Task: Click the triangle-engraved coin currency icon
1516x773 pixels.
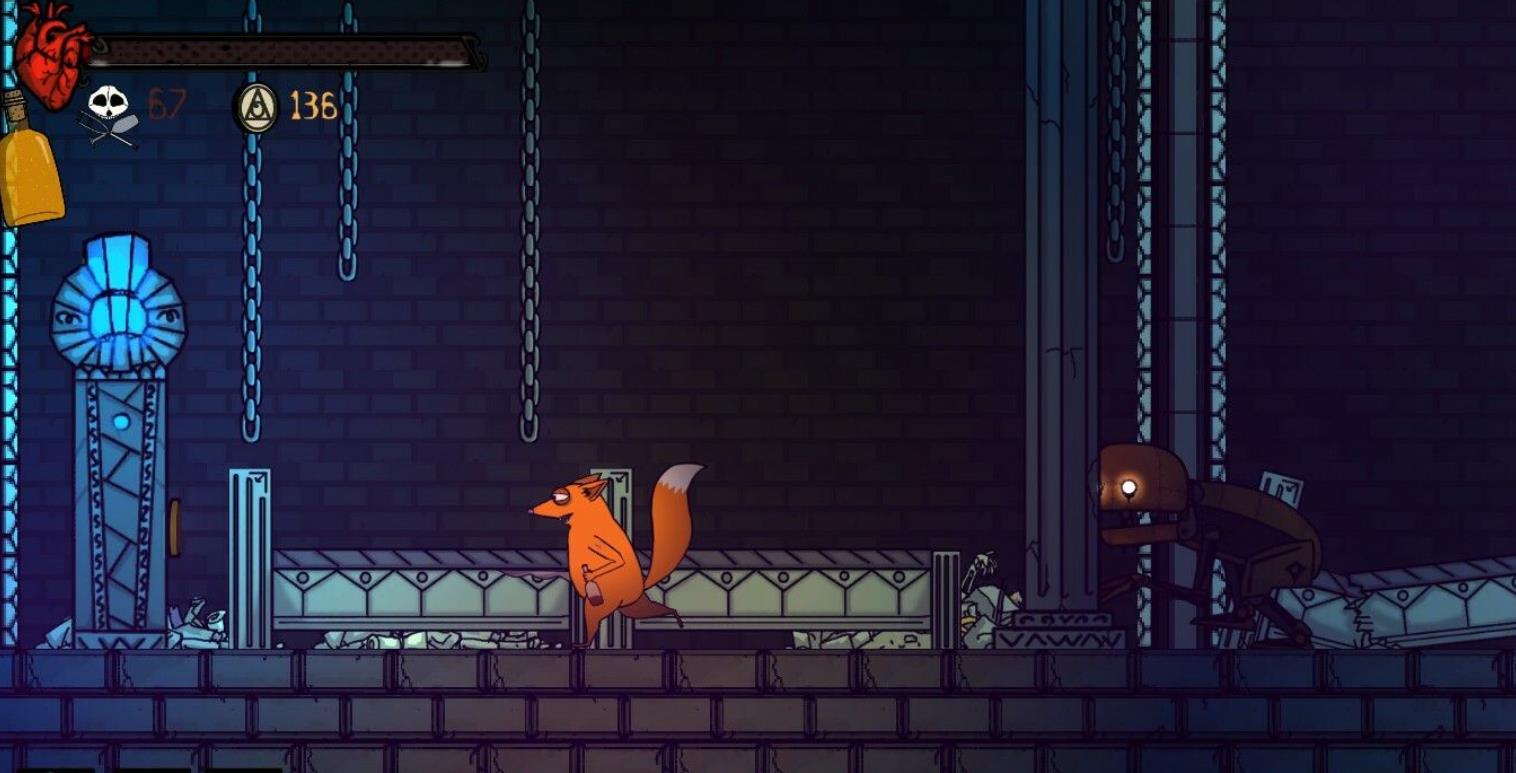Action: (256, 107)
